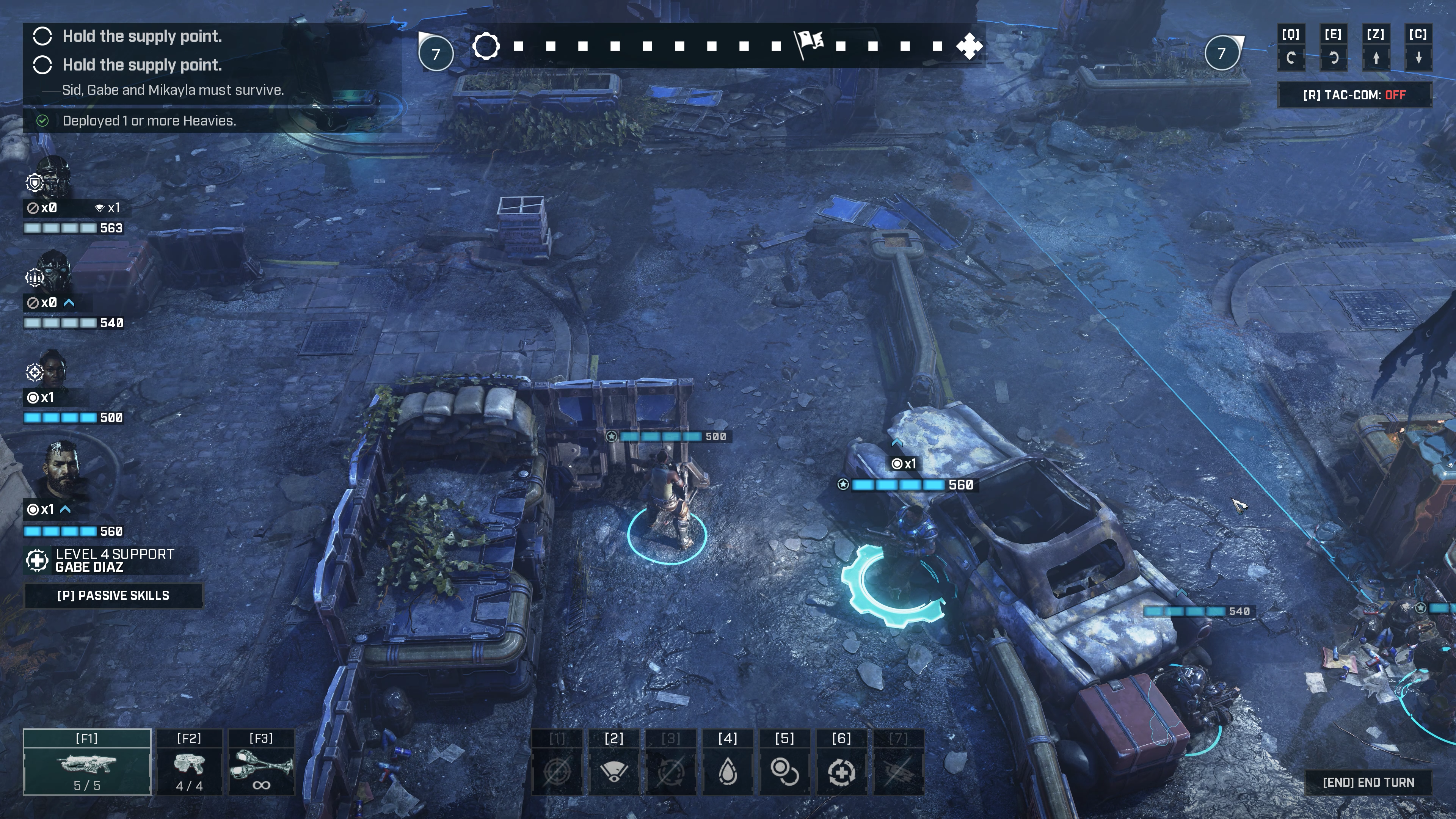Open Gabe Diaz's passive skills

pyautogui.click(x=113, y=596)
